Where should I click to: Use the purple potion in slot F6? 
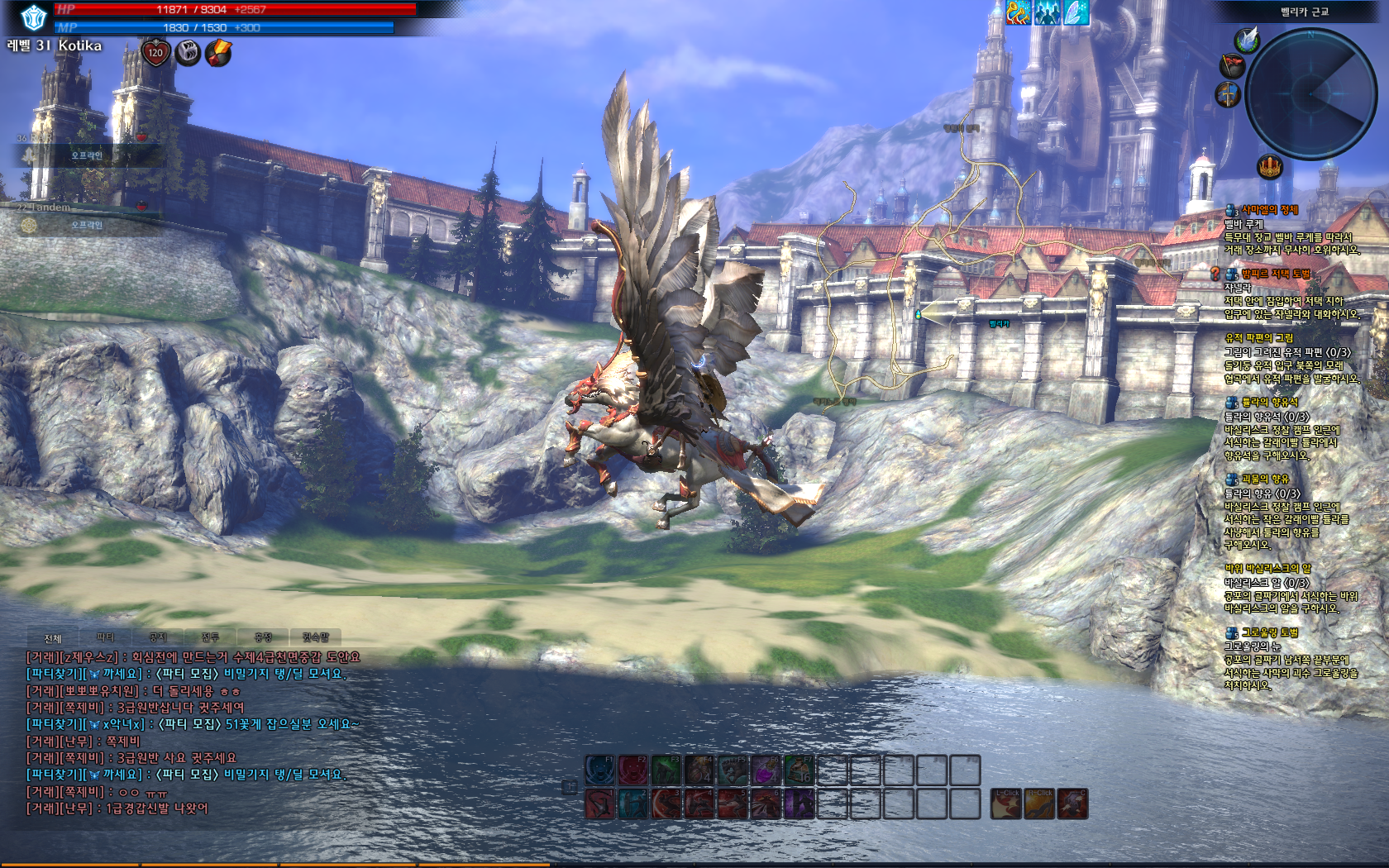(x=766, y=770)
